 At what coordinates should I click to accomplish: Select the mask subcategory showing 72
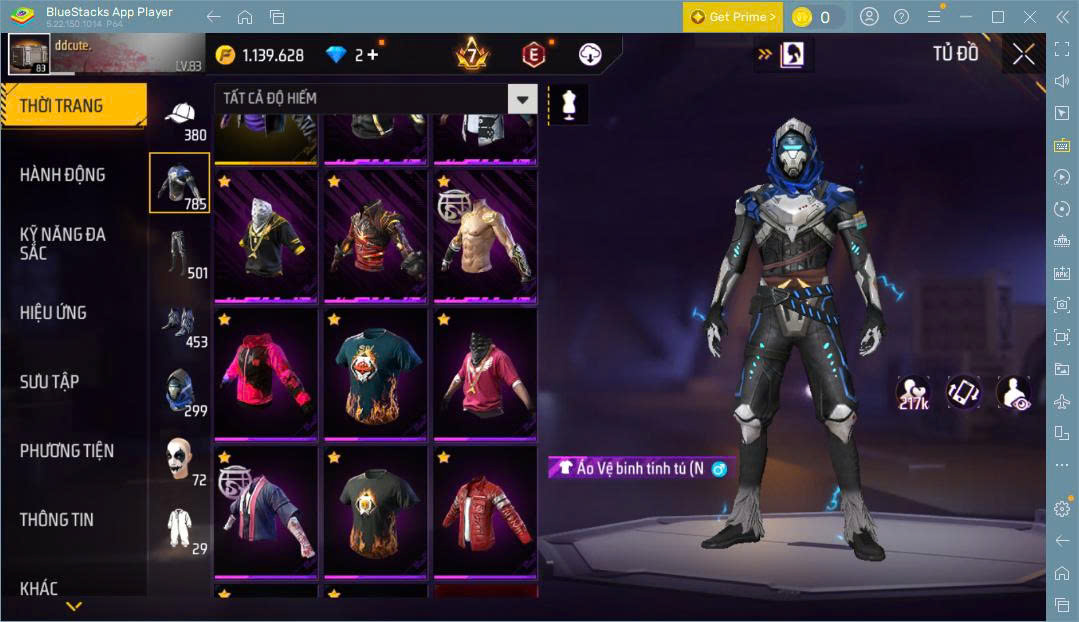(x=180, y=460)
